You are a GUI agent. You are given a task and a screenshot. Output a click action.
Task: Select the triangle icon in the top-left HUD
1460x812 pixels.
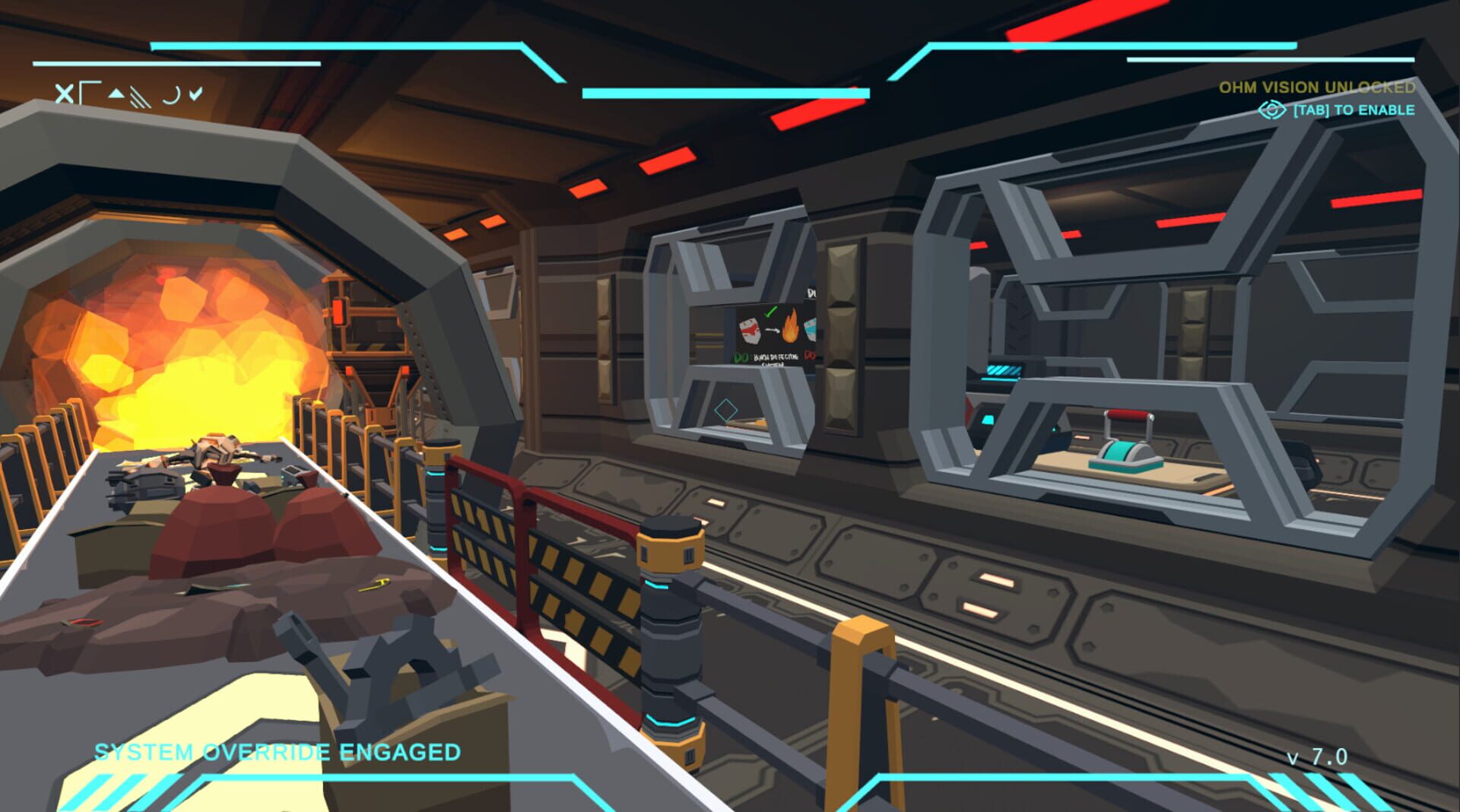click(x=117, y=93)
